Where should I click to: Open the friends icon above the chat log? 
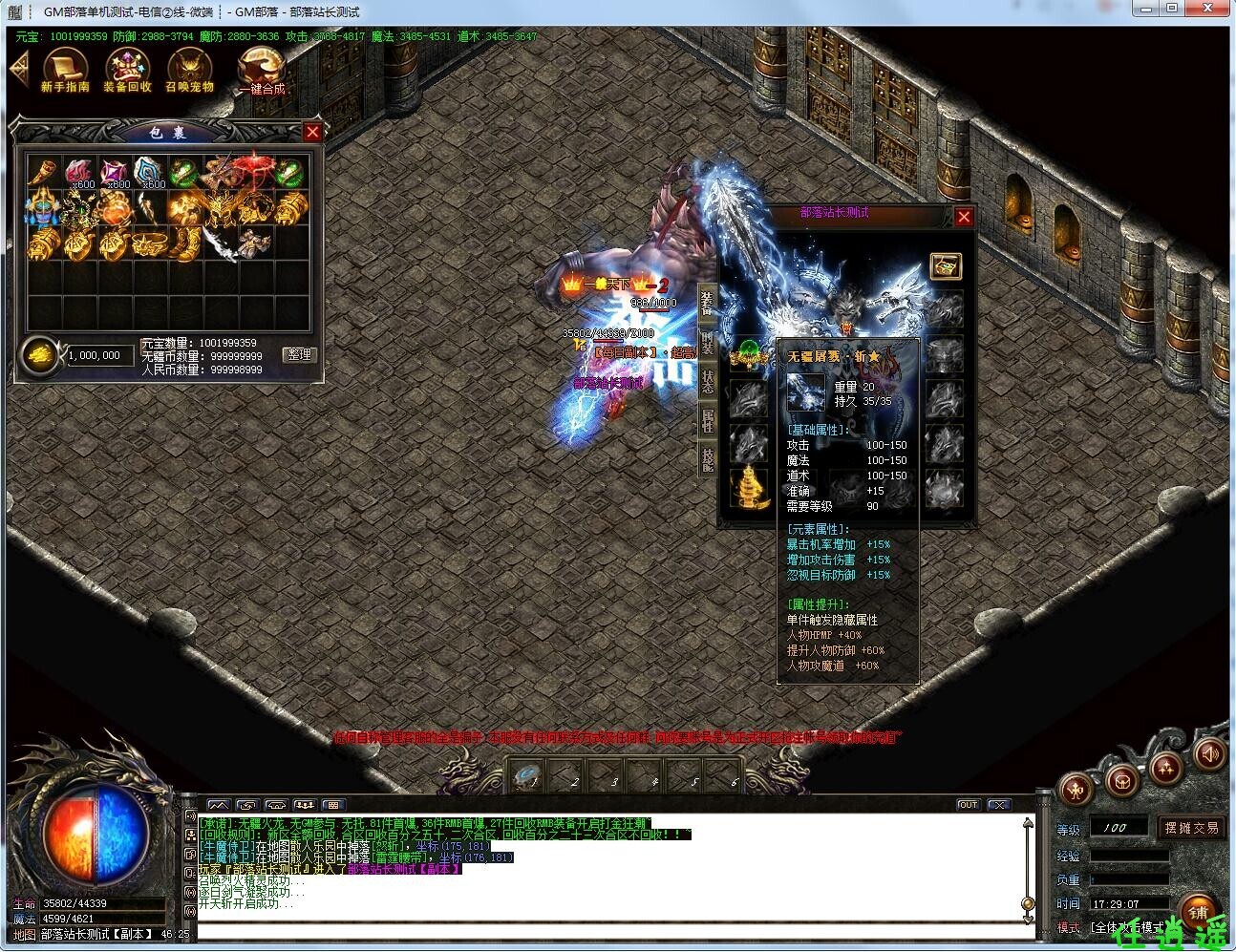point(306,805)
